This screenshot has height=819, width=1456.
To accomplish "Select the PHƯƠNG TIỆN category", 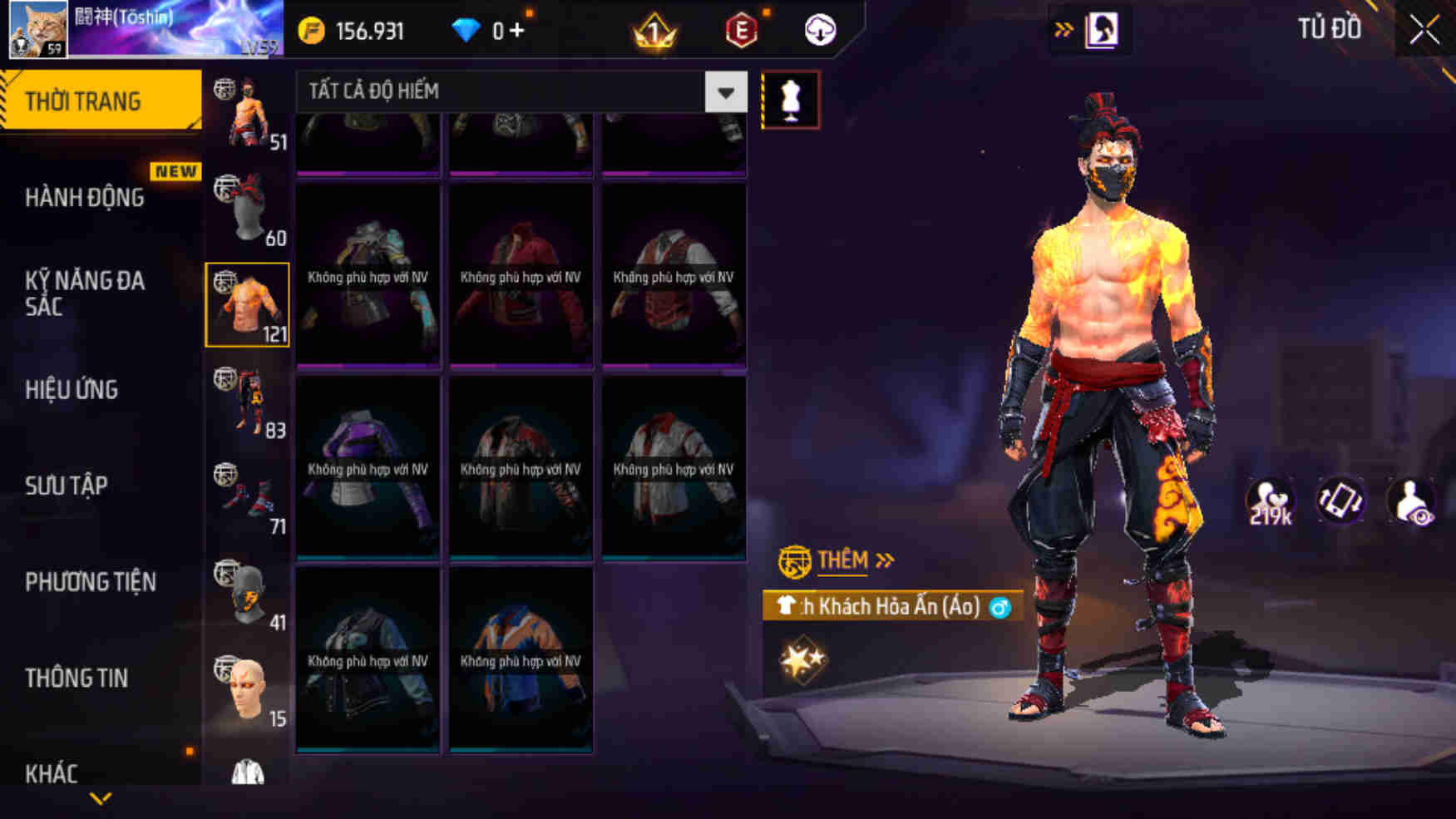I will tap(91, 583).
